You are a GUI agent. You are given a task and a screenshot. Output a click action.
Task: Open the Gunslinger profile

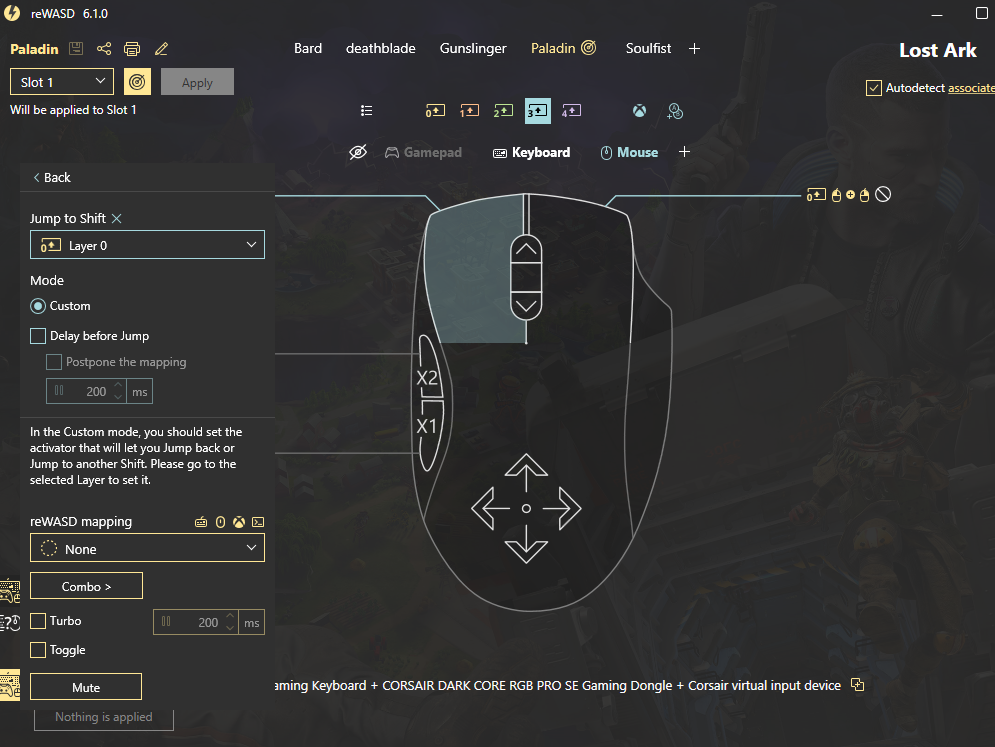click(473, 48)
